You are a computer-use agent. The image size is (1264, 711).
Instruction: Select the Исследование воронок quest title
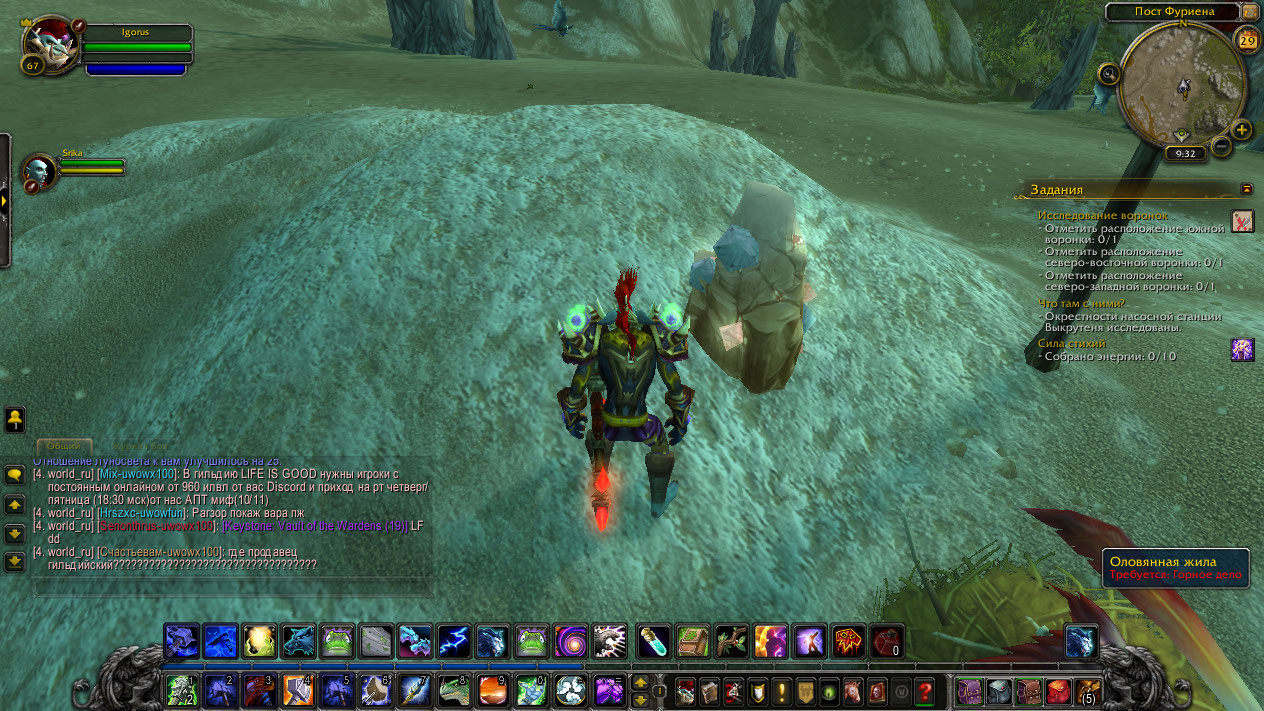point(1102,215)
